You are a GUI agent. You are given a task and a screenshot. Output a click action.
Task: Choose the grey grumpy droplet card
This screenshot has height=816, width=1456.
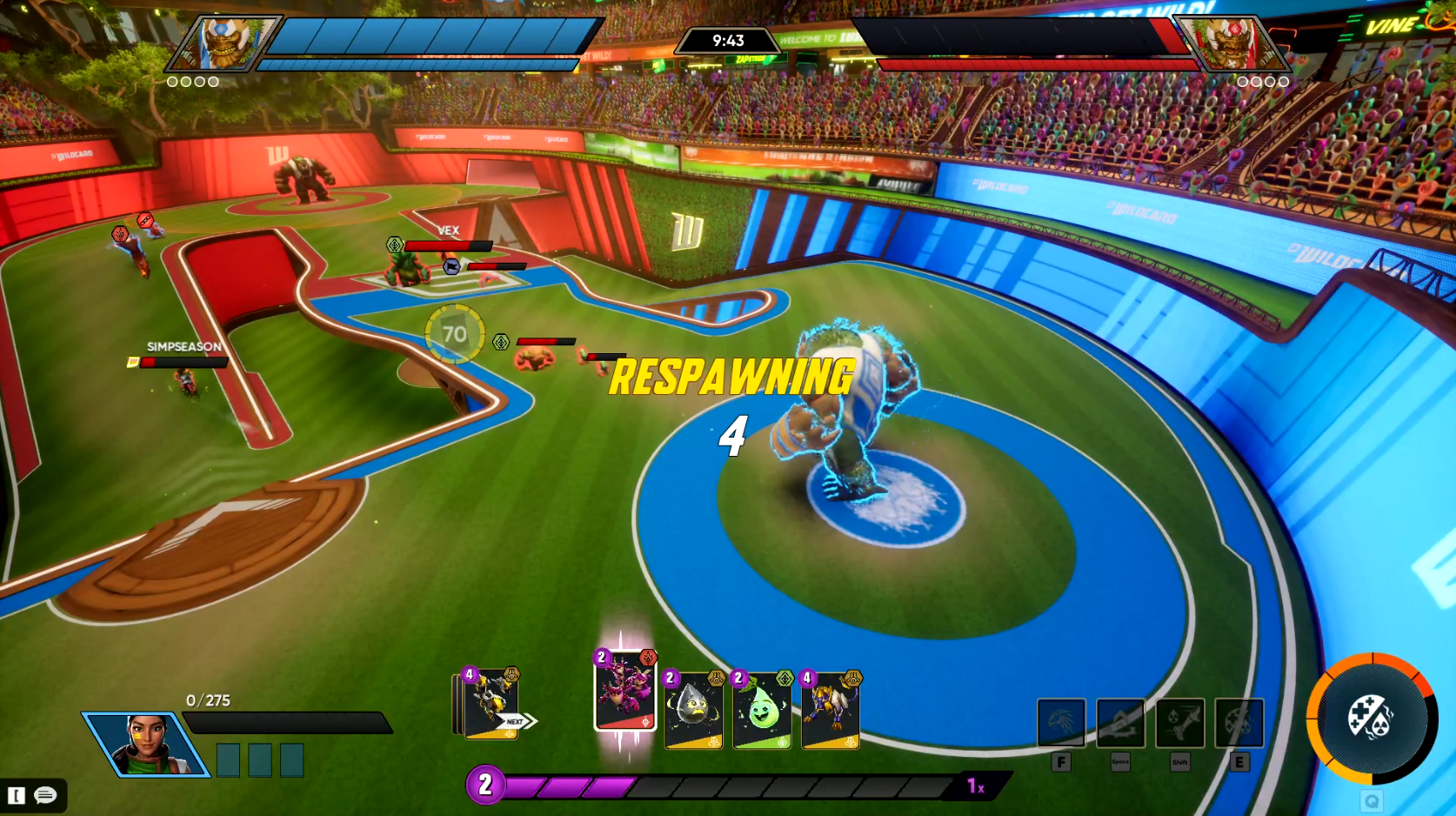point(692,710)
